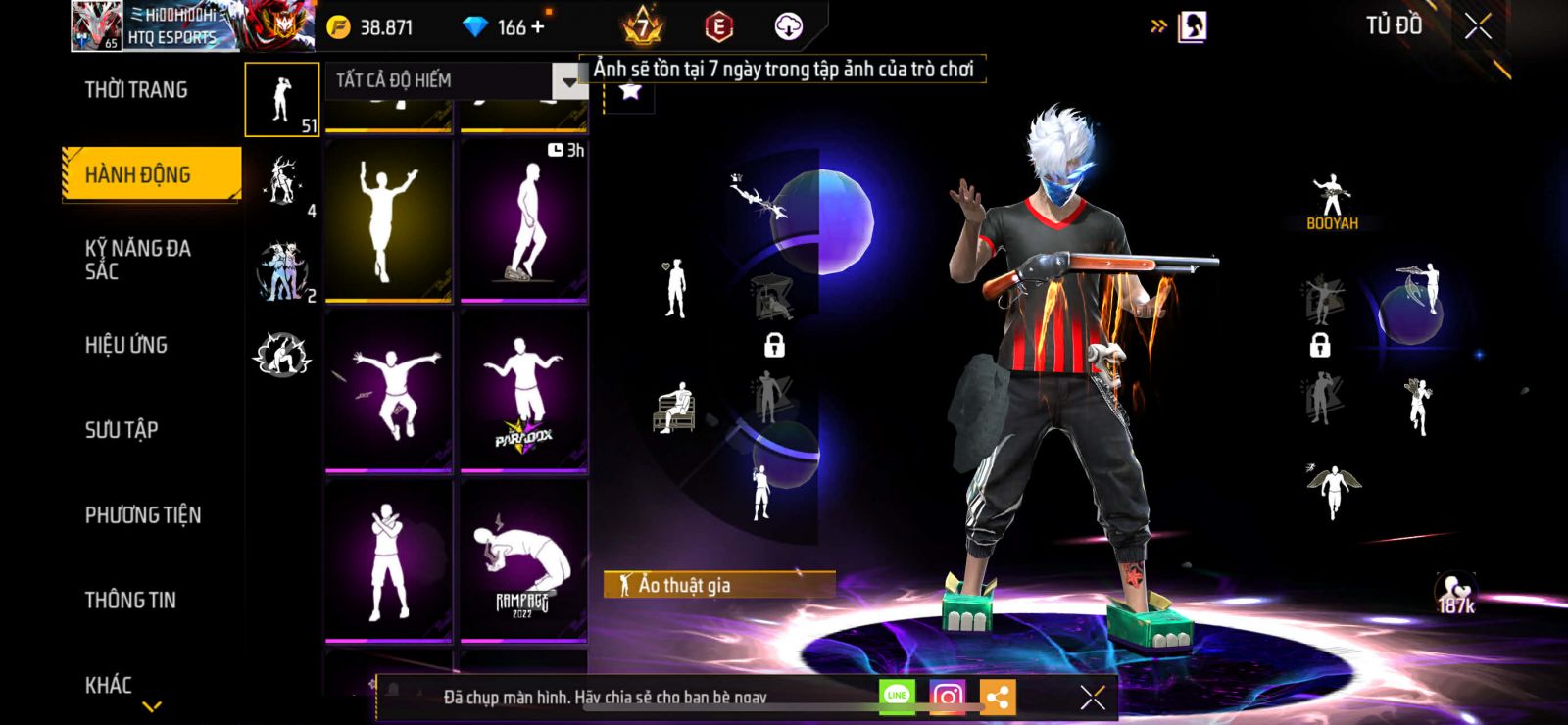Open the Thời Trang category

(136, 90)
